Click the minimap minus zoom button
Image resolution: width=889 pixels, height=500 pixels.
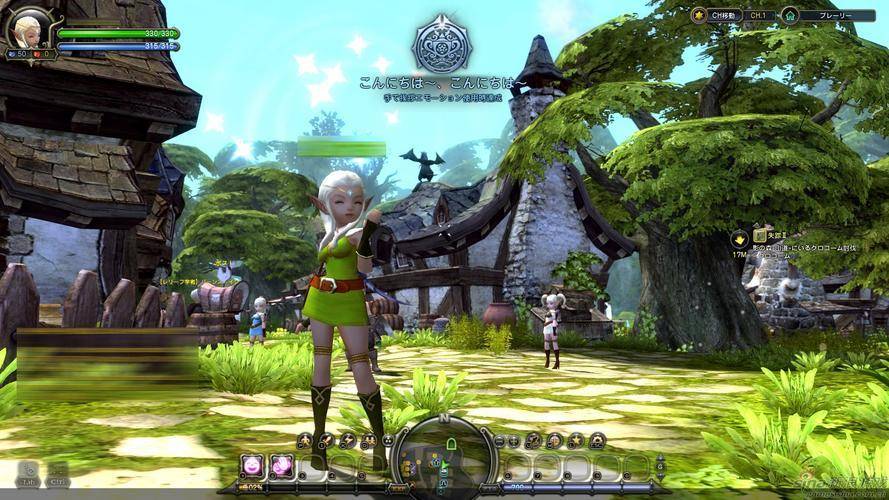tap(498, 440)
